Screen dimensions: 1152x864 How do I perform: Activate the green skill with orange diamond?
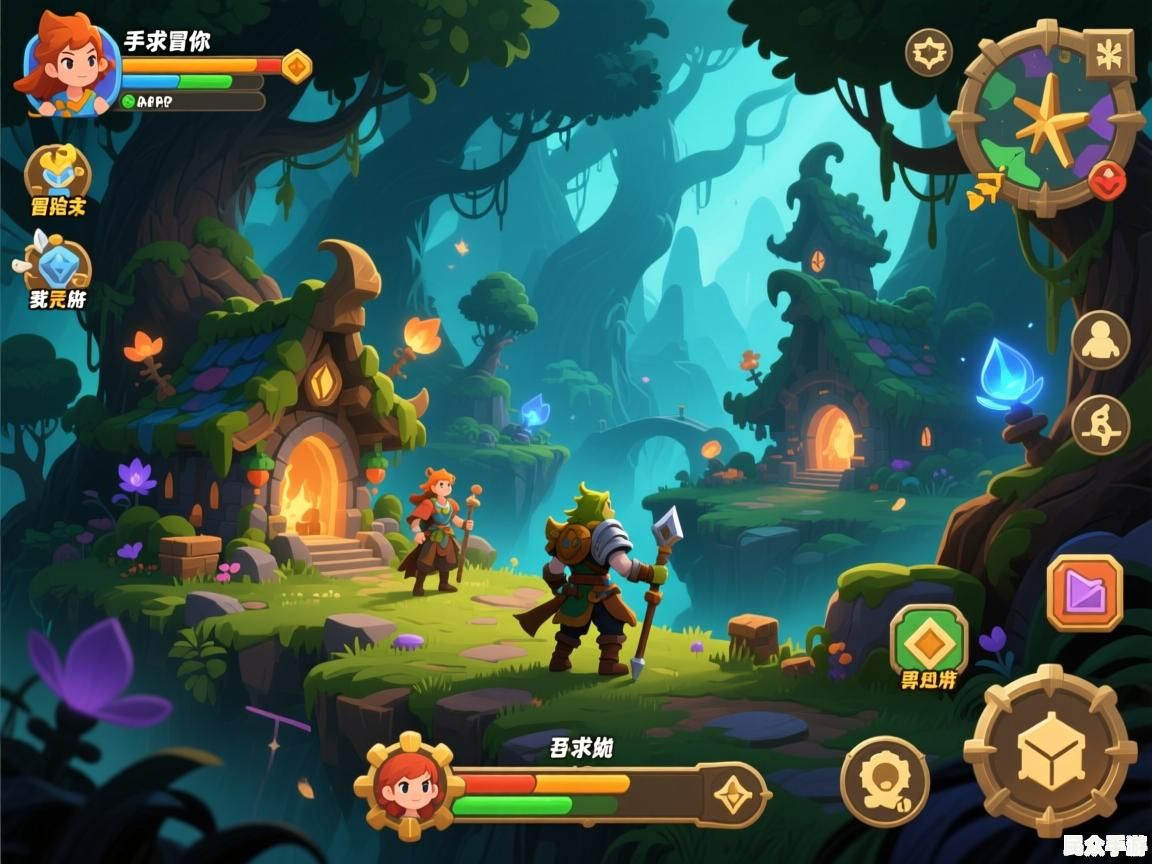point(929,640)
